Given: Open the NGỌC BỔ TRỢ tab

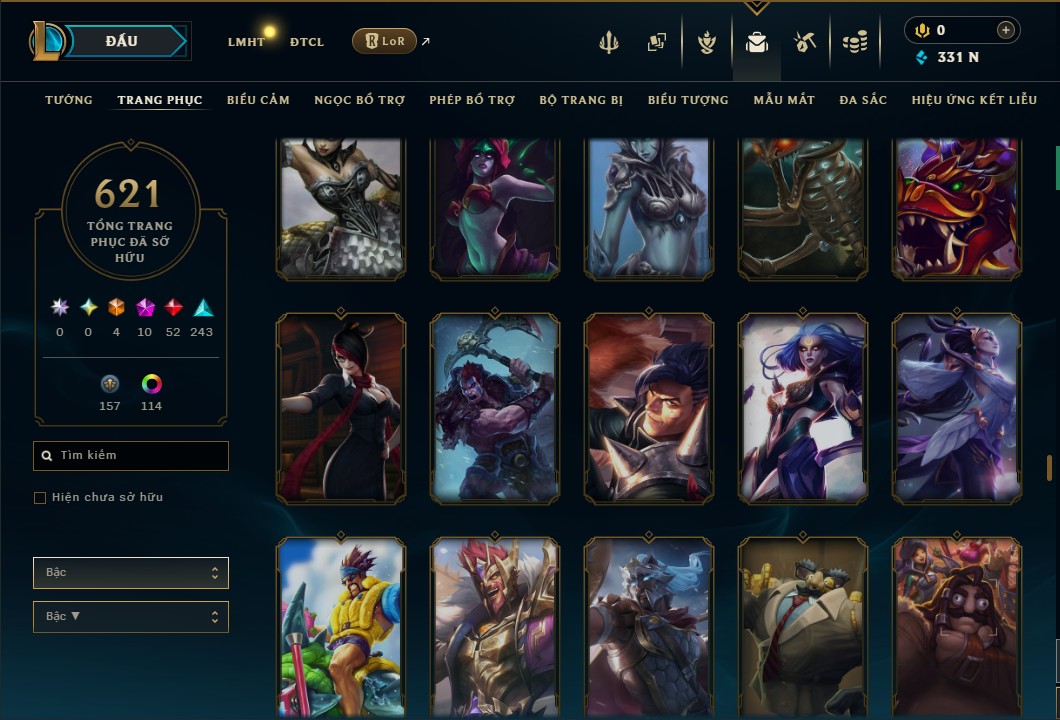Looking at the screenshot, I should click(x=359, y=100).
